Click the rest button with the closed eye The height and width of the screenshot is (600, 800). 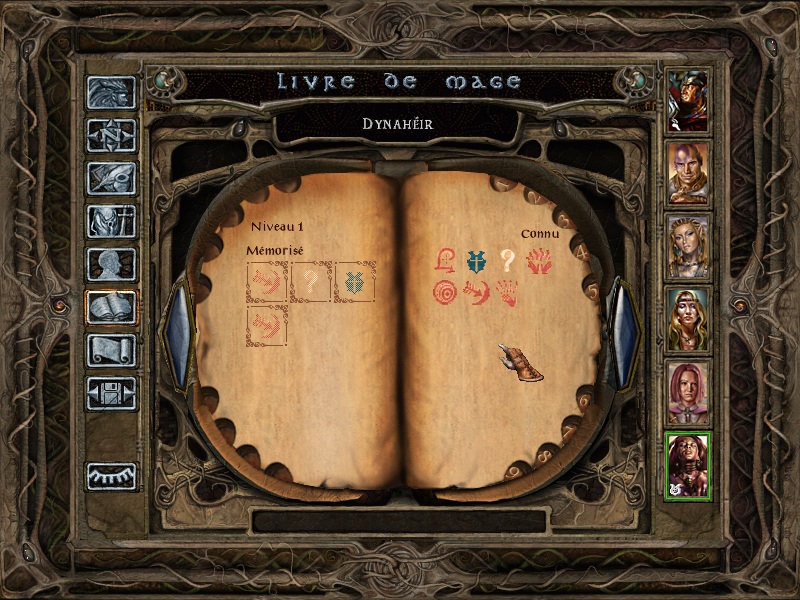pyautogui.click(x=111, y=476)
